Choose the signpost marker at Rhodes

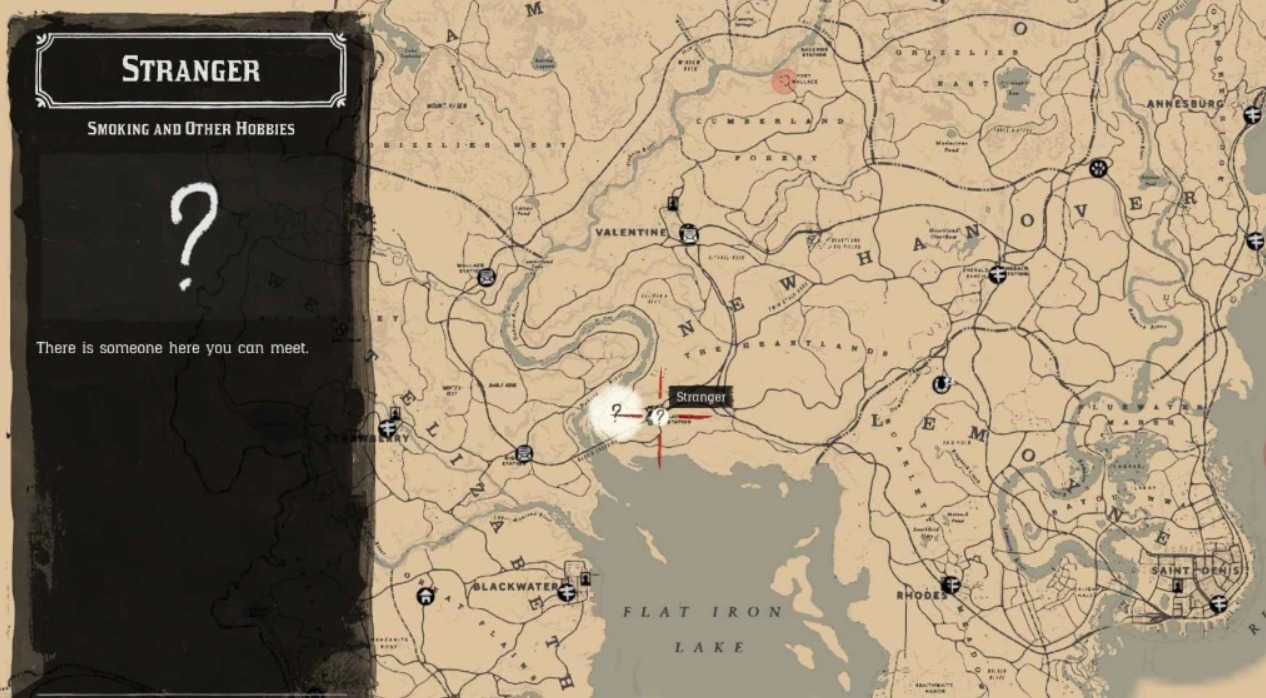point(950,585)
